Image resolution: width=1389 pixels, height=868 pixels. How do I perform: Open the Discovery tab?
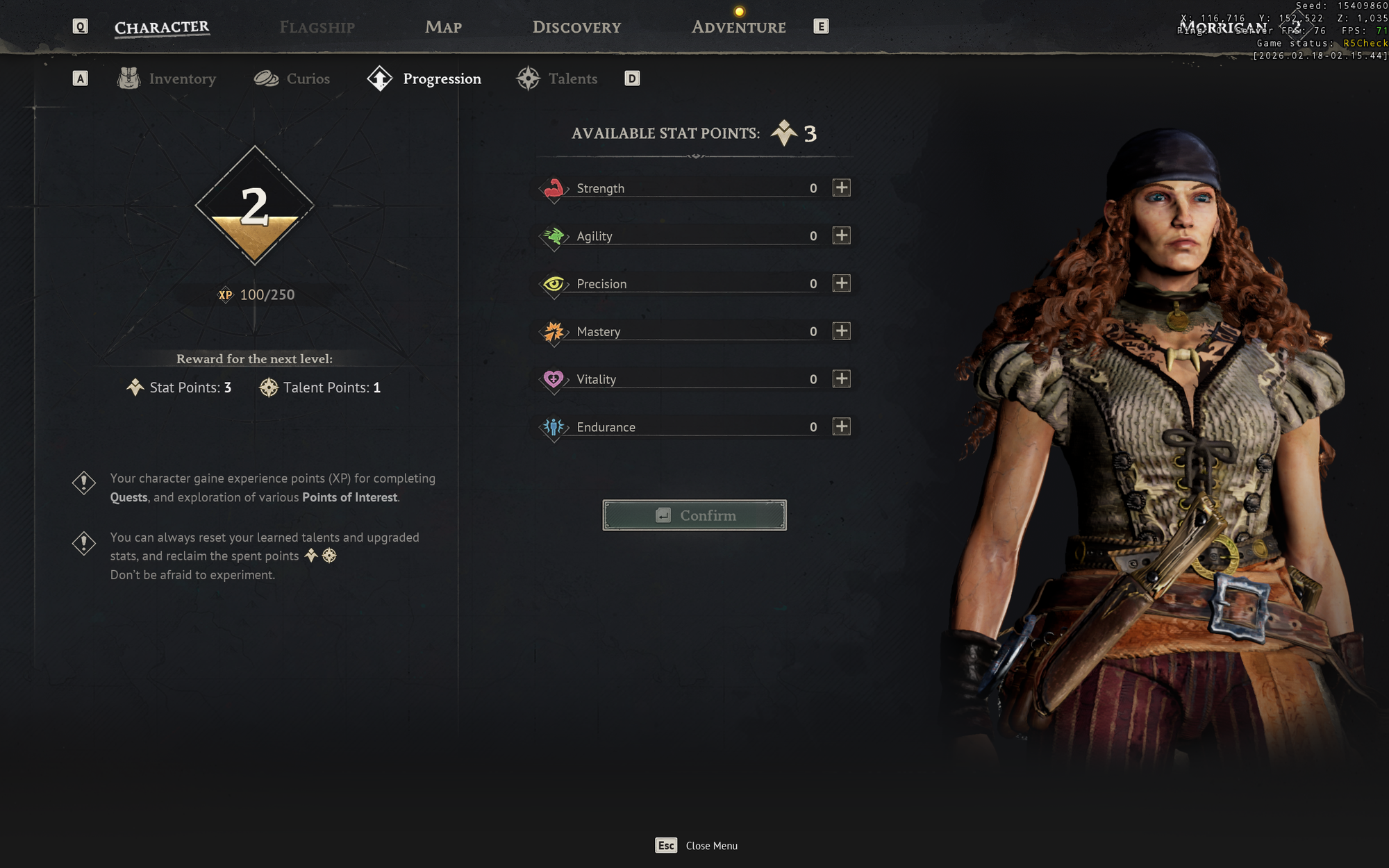point(576,27)
